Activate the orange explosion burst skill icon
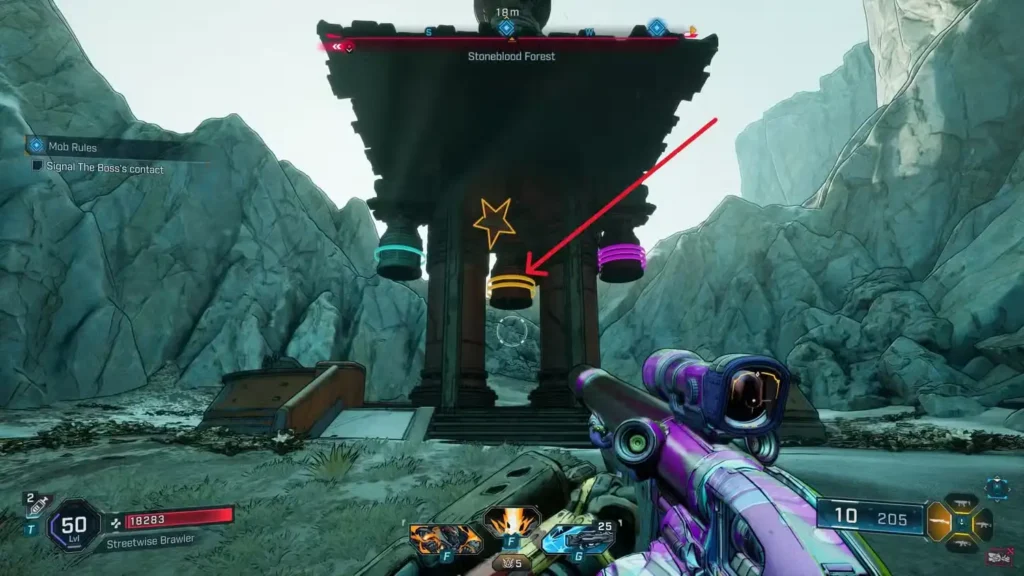Screen dimensions: 1024x576 coord(512,521)
